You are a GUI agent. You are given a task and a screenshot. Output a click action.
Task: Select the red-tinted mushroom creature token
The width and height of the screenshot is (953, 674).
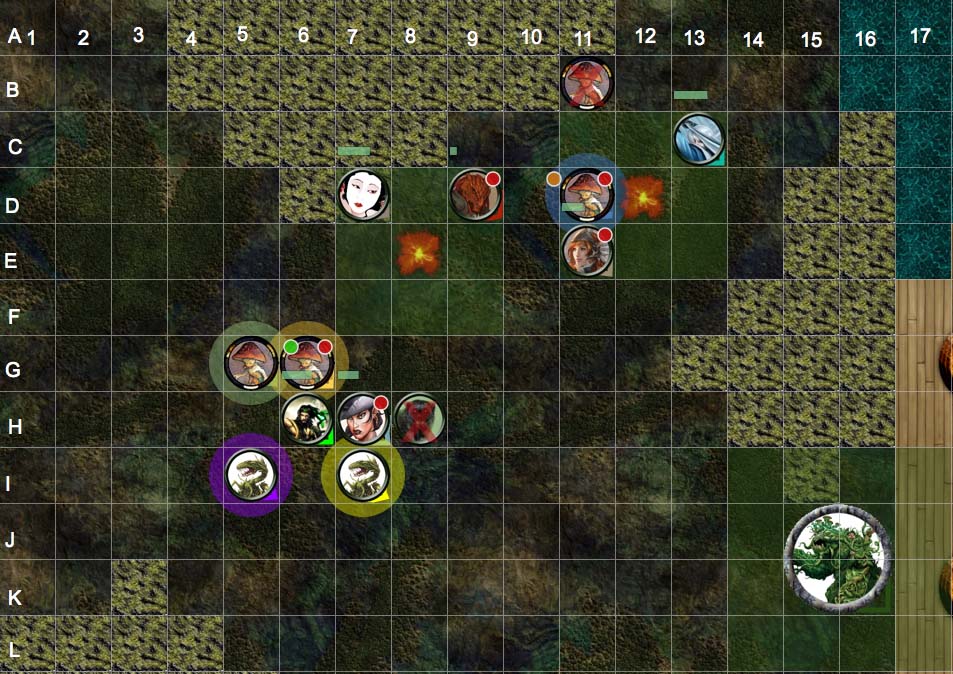pos(587,82)
